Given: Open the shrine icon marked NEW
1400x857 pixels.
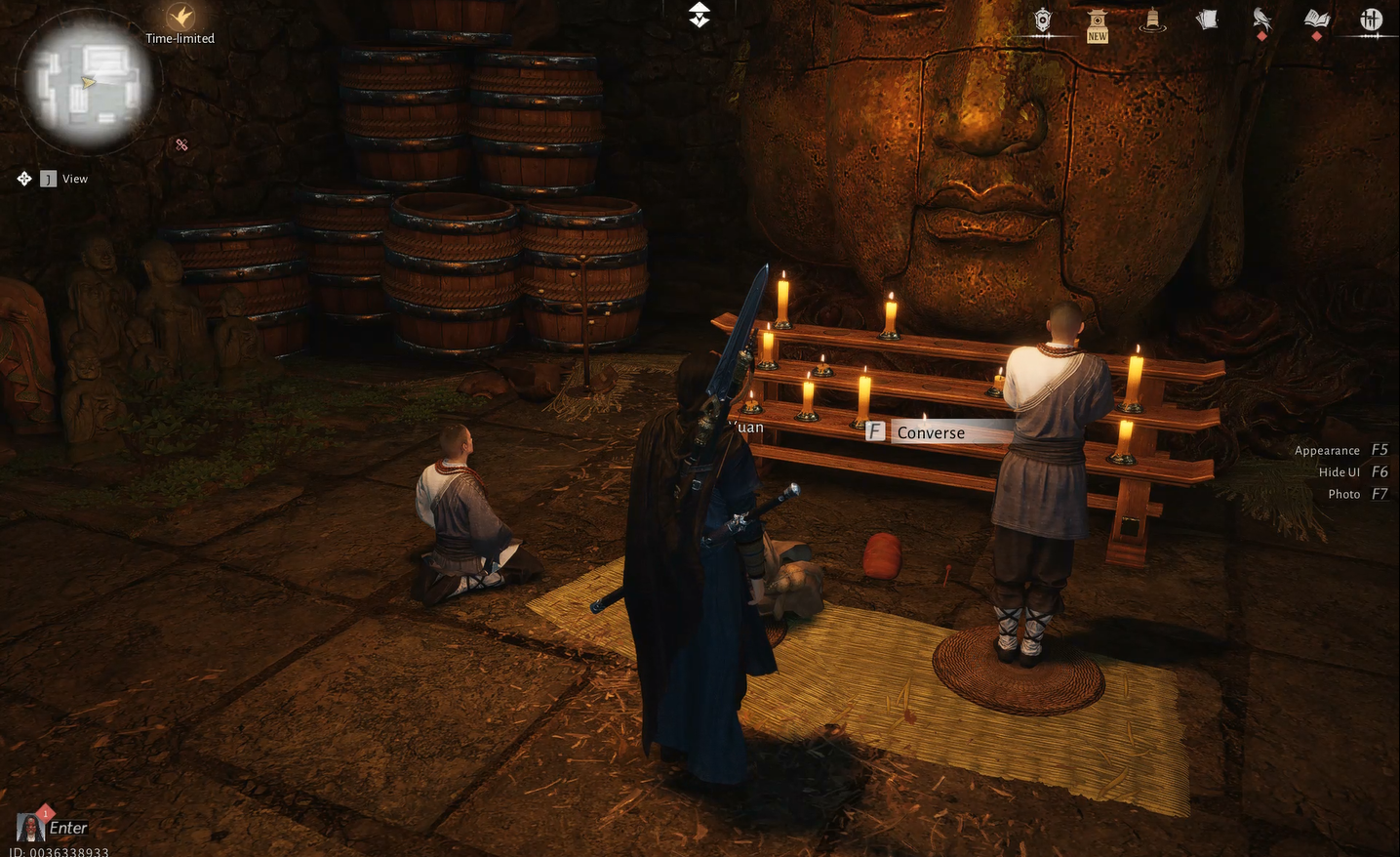Looking at the screenshot, I should click(x=1098, y=22).
